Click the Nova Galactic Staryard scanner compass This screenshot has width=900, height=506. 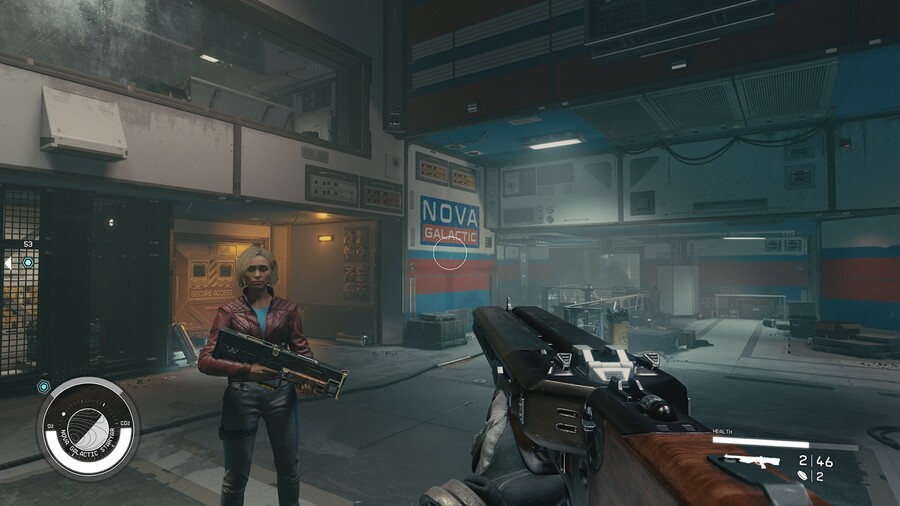click(x=88, y=428)
